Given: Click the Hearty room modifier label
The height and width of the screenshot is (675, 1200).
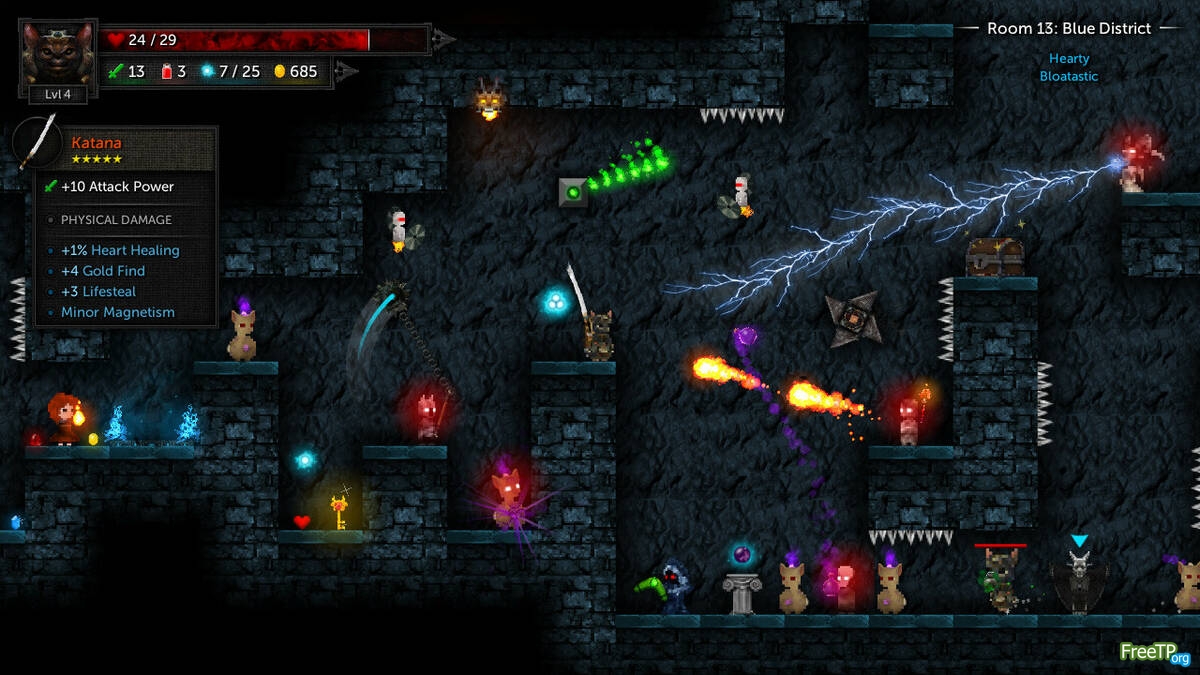Looking at the screenshot, I should pyautogui.click(x=1068, y=59).
